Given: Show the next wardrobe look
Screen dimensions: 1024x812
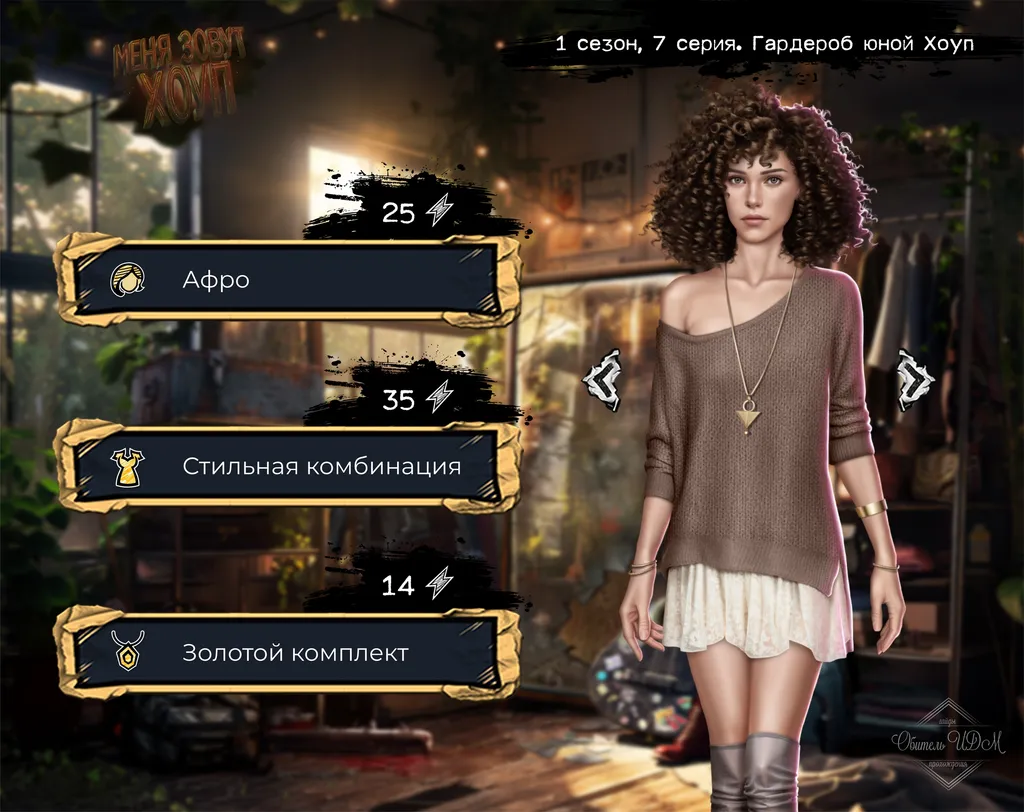Looking at the screenshot, I should click(x=914, y=381).
